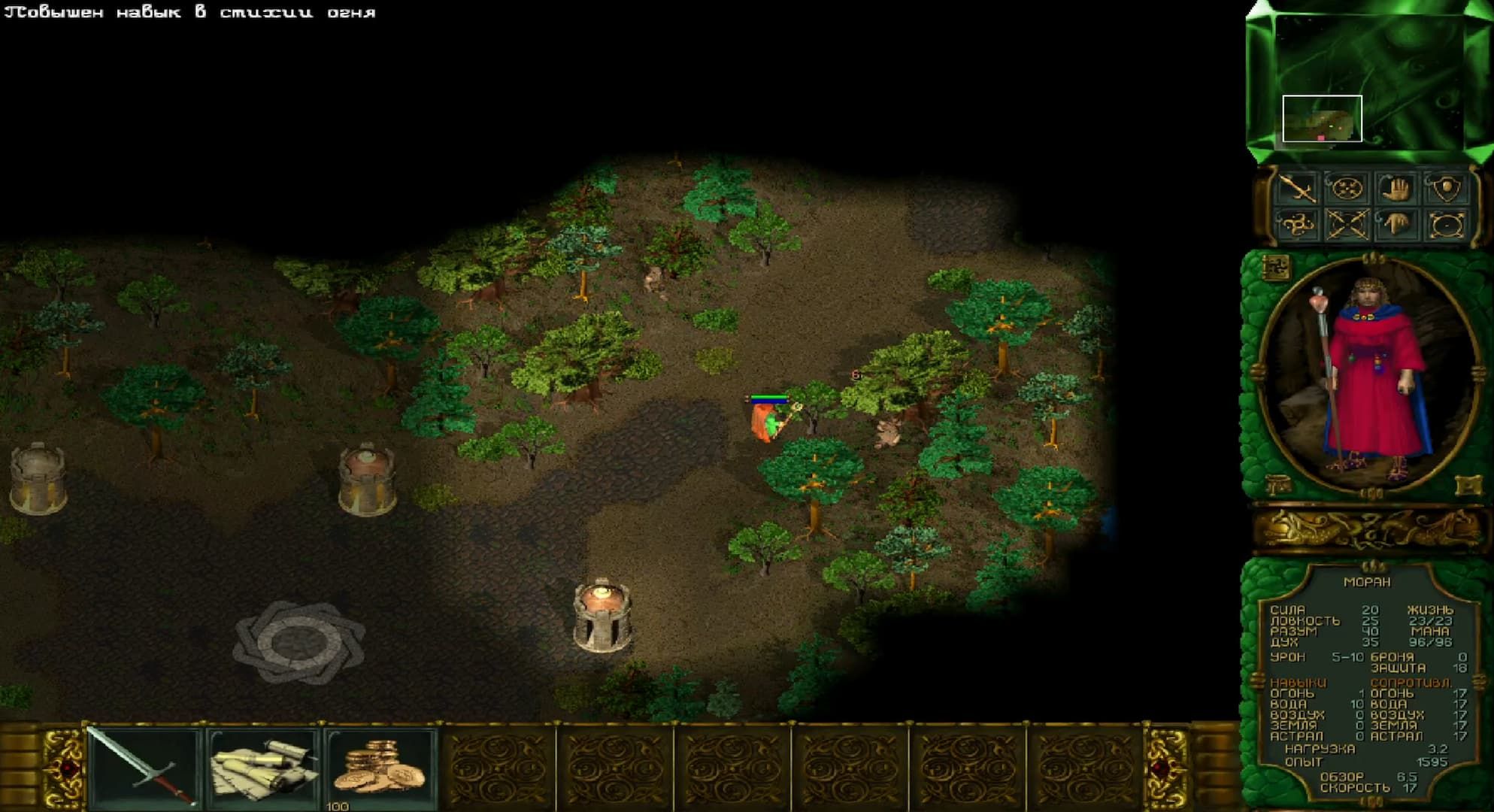Choose the triple-swirl spell command
1494x812 pixels.
click(1298, 224)
